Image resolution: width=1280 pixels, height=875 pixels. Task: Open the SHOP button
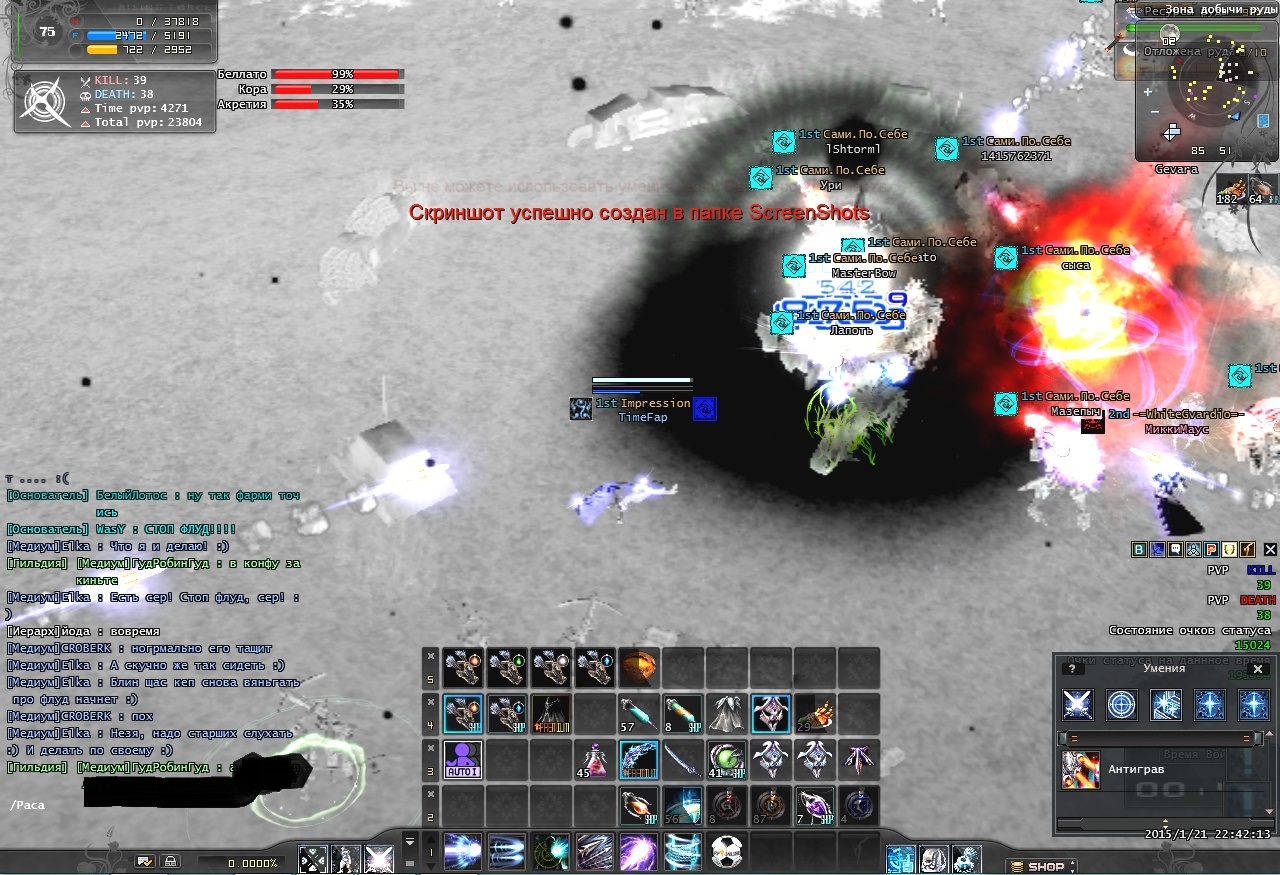[x=1039, y=866]
